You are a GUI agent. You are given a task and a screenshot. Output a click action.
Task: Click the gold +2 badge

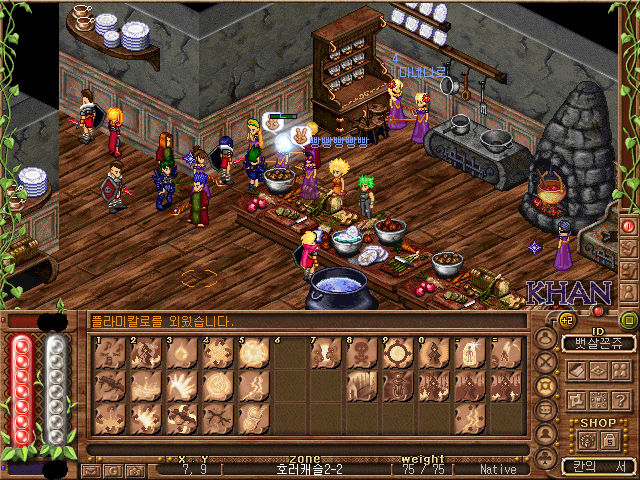[x=565, y=320]
